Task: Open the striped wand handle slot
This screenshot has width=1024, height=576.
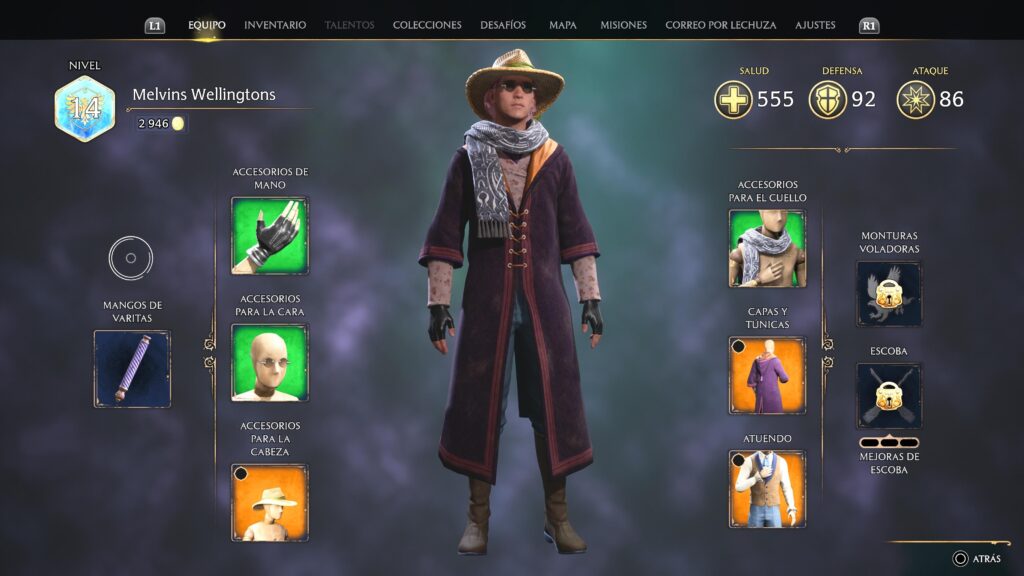Action: (x=132, y=369)
